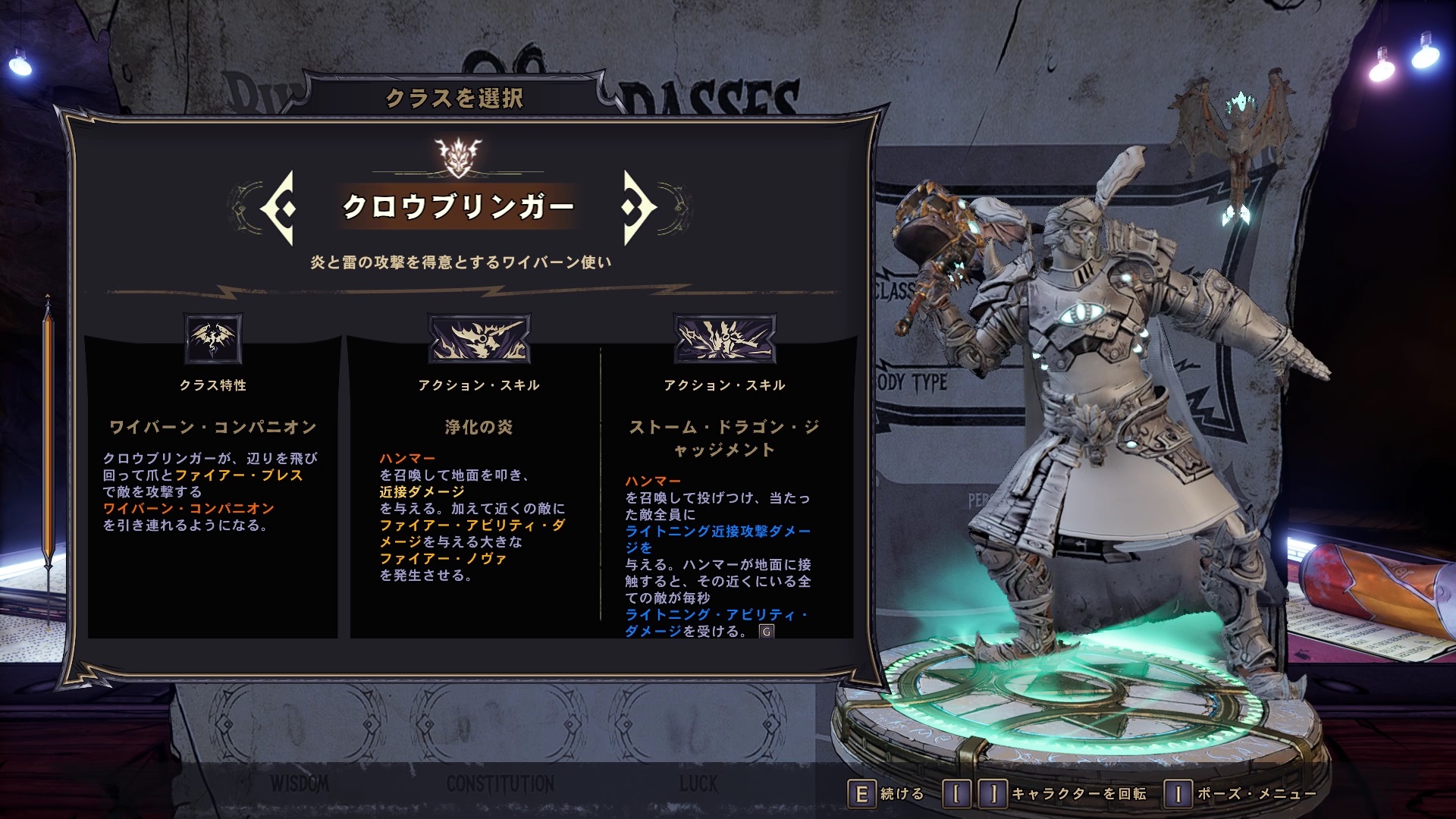The image size is (1456, 819).
Task: Open the ポーズ・メニュー pause menu
Action: [x=1241, y=794]
